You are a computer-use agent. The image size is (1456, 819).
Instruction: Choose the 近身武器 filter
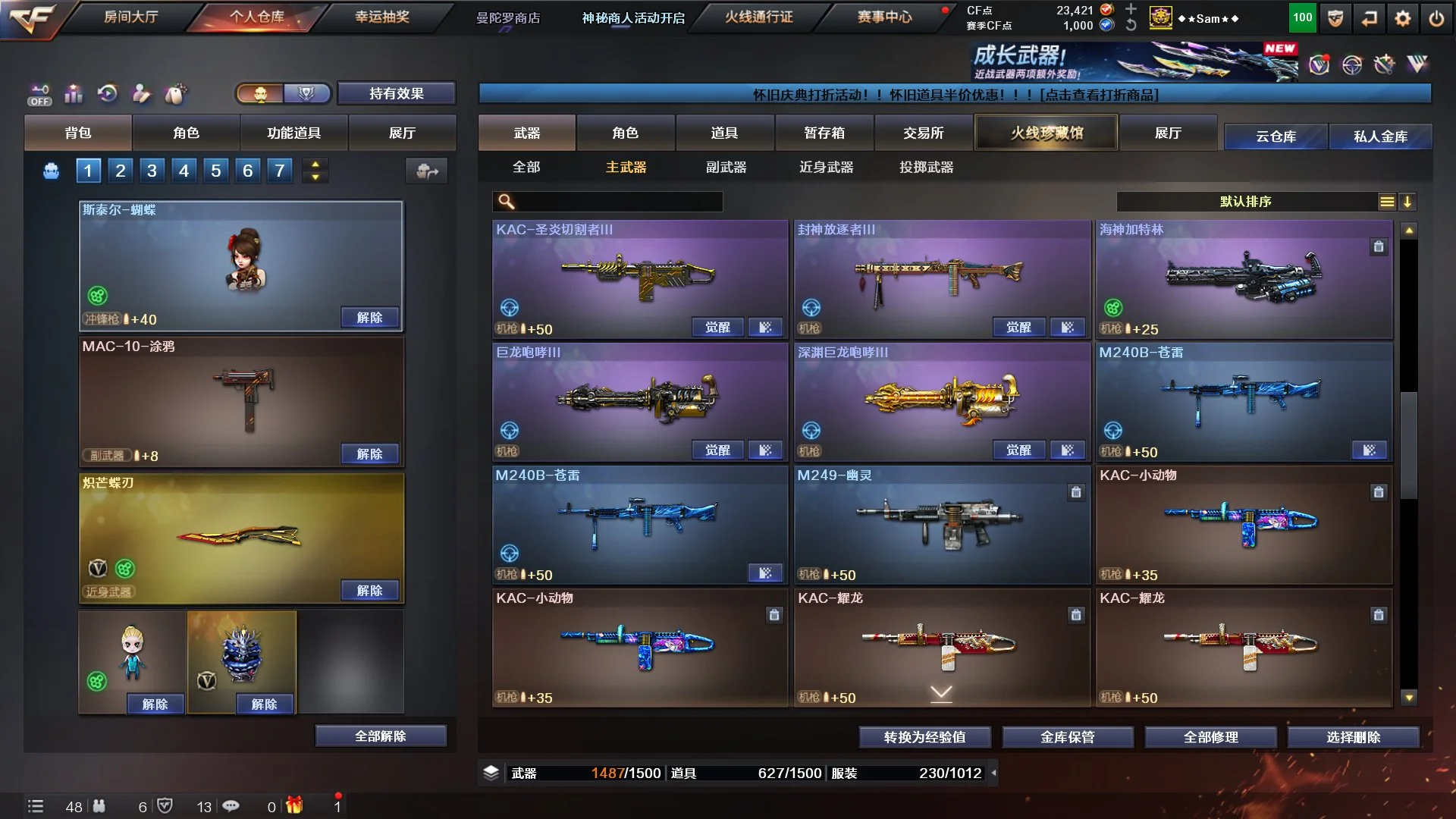(x=826, y=167)
